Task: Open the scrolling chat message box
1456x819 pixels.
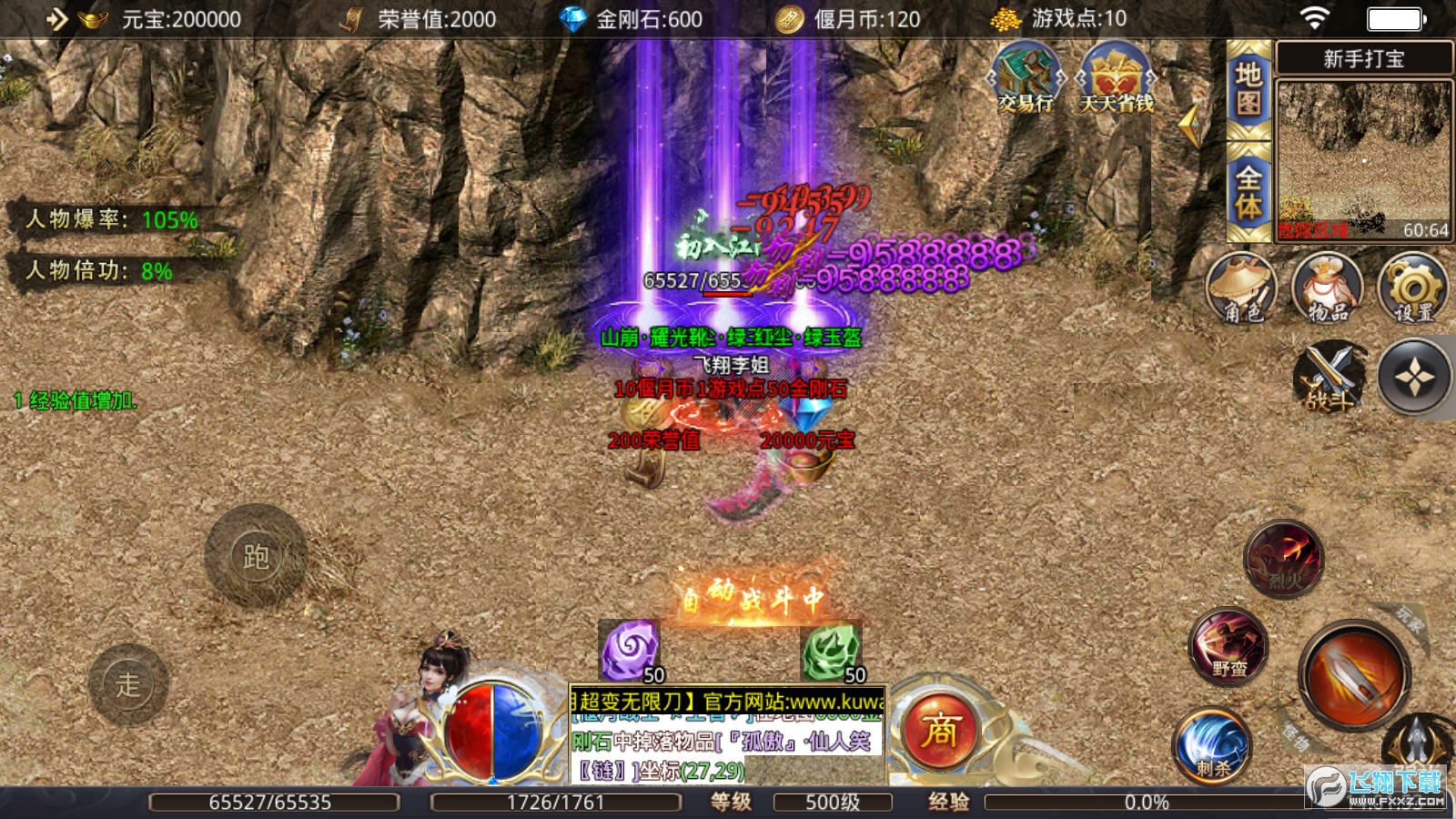Action: pos(726,736)
